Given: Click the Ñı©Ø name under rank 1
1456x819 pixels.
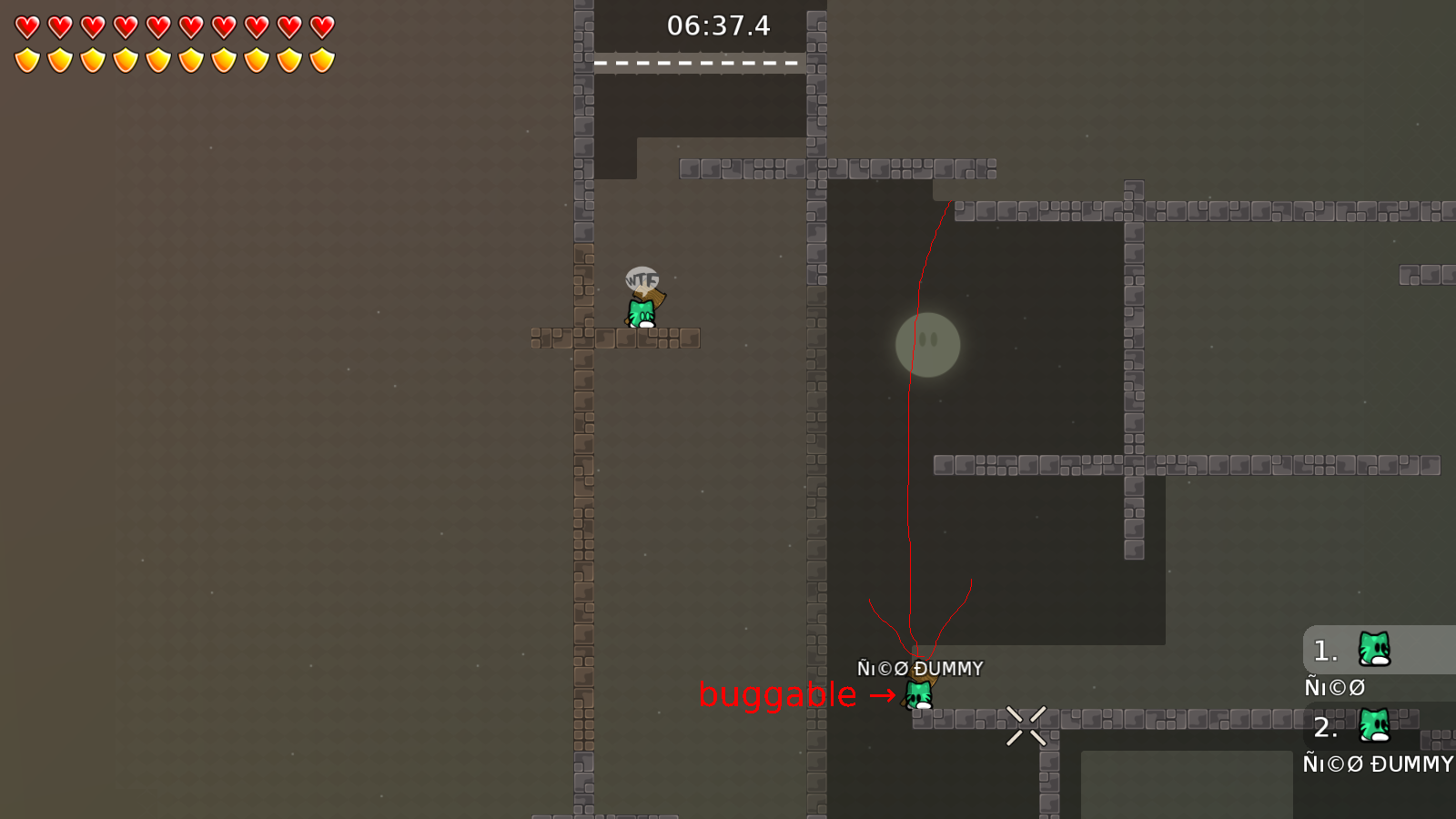Looking at the screenshot, I should (1335, 687).
